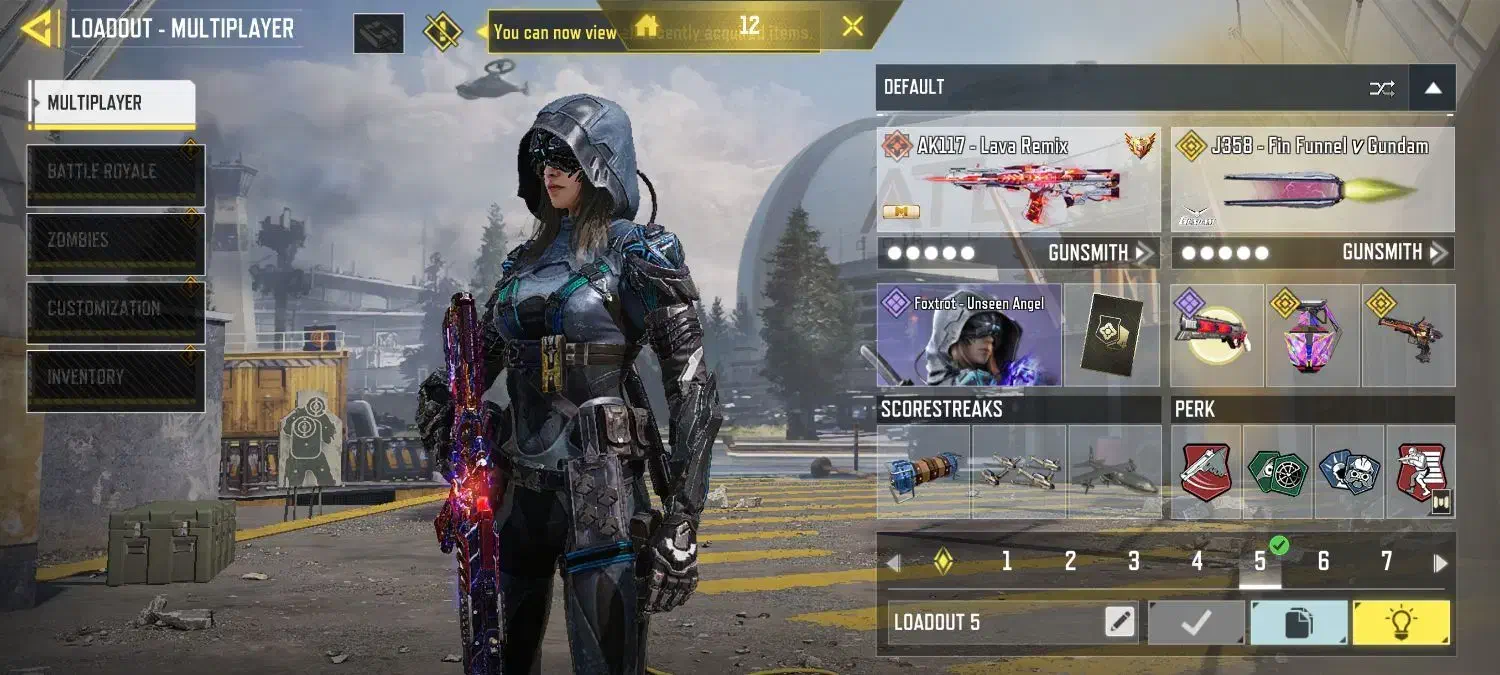The image size is (1500, 675).
Task: Select the stealth jet scorestreak slot
Action: (x=1114, y=471)
